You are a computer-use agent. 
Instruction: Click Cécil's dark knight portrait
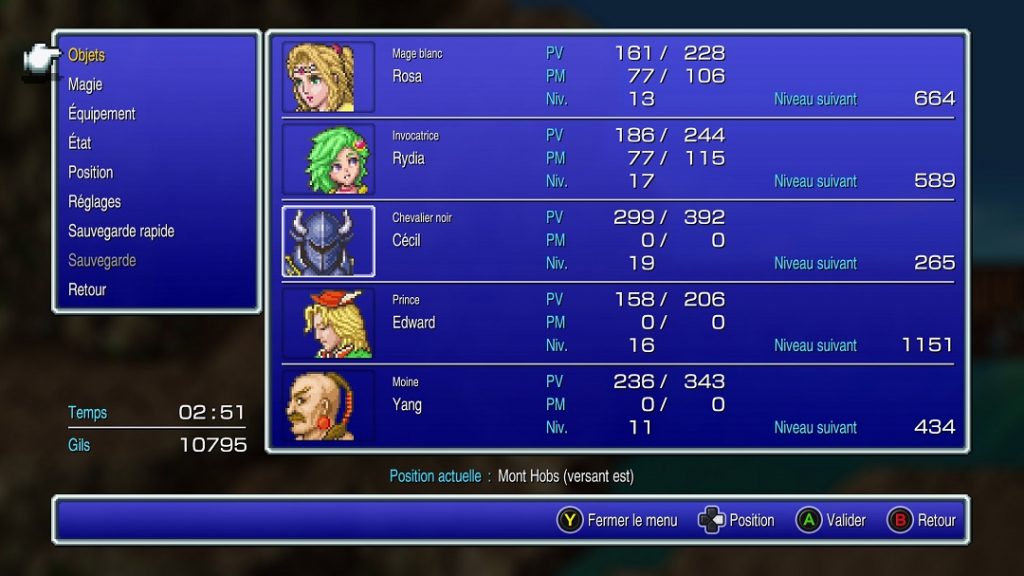(x=328, y=241)
